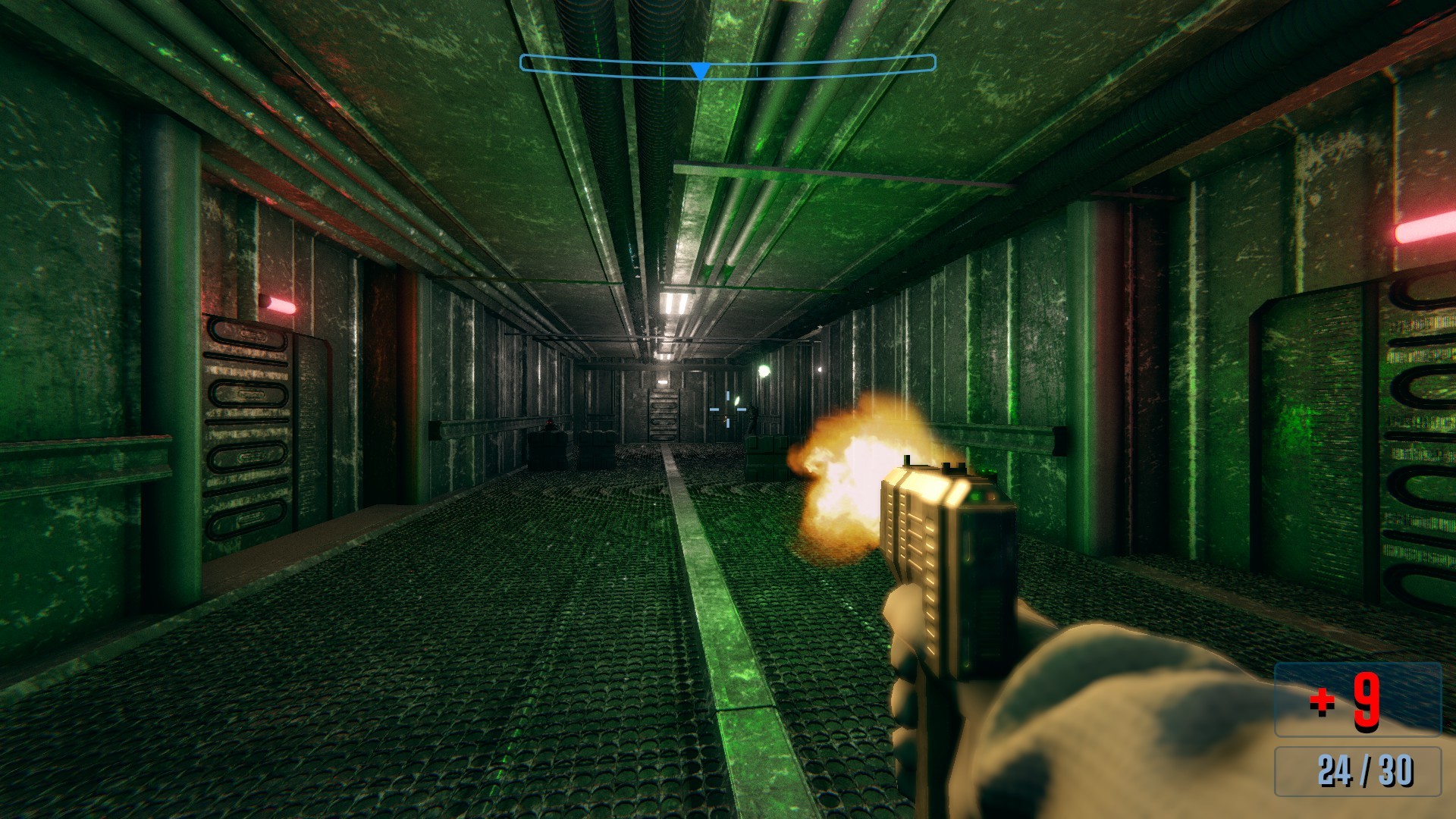Click the crosshair reticle at screen center

pyautogui.click(x=726, y=409)
